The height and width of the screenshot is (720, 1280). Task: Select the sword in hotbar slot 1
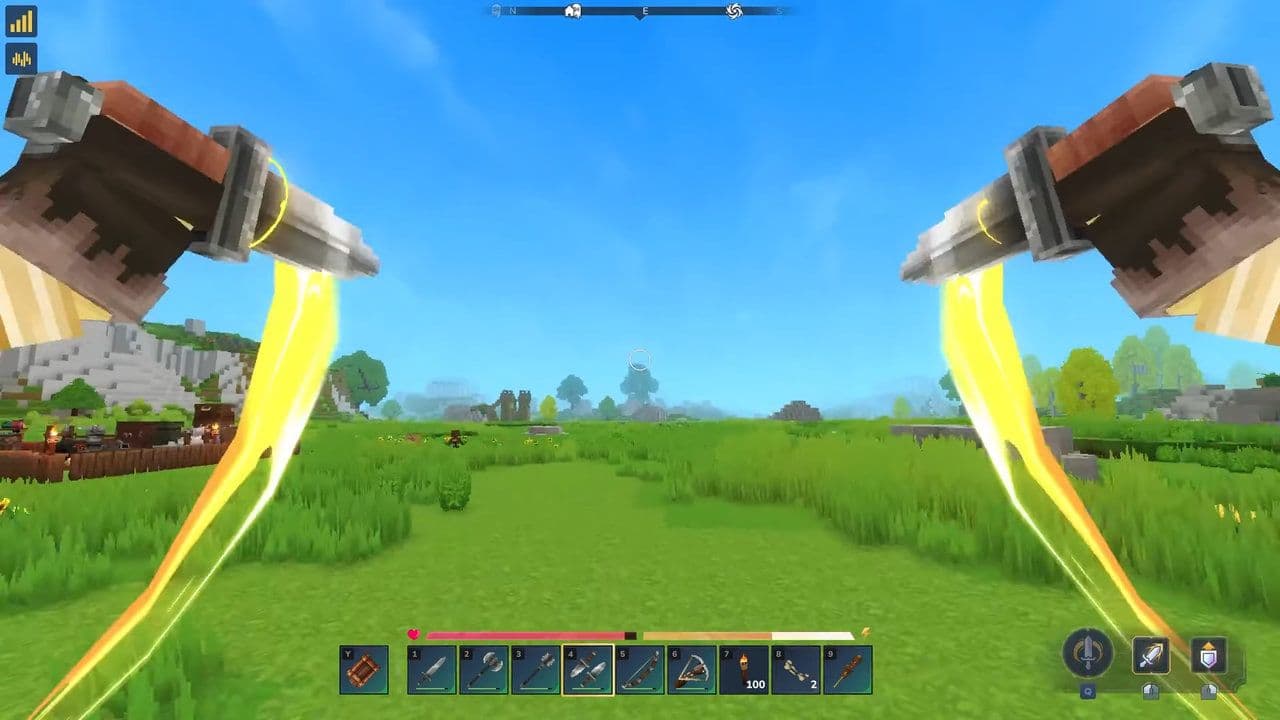click(432, 669)
